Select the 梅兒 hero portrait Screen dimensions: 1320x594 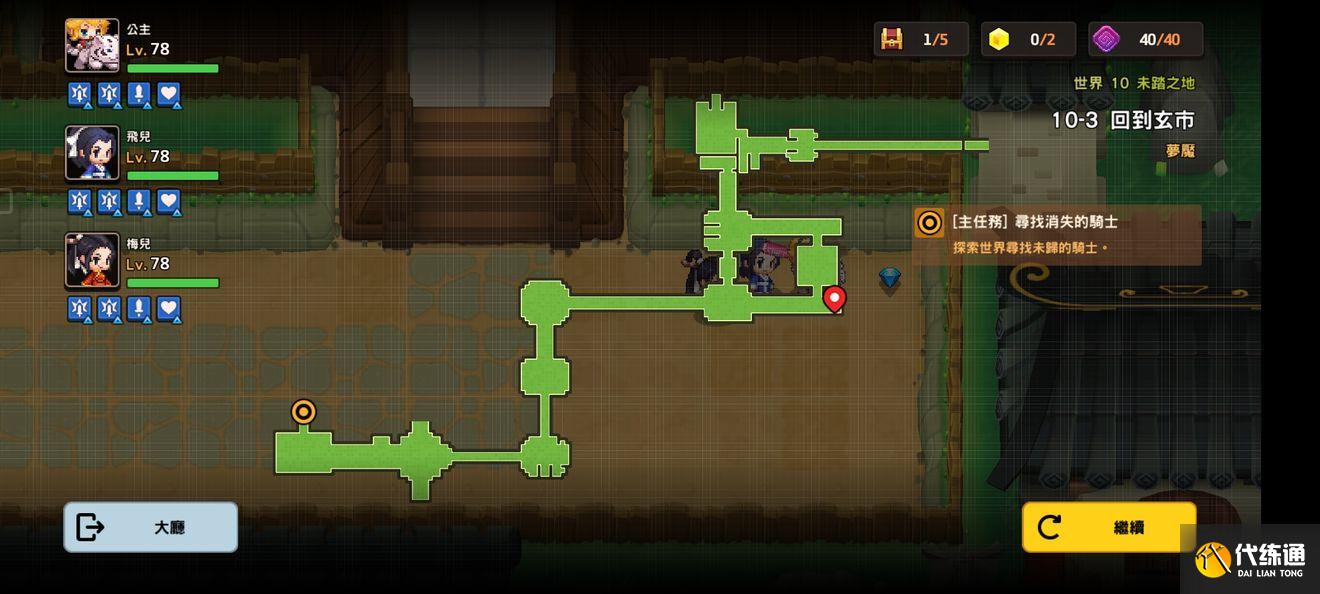point(92,260)
